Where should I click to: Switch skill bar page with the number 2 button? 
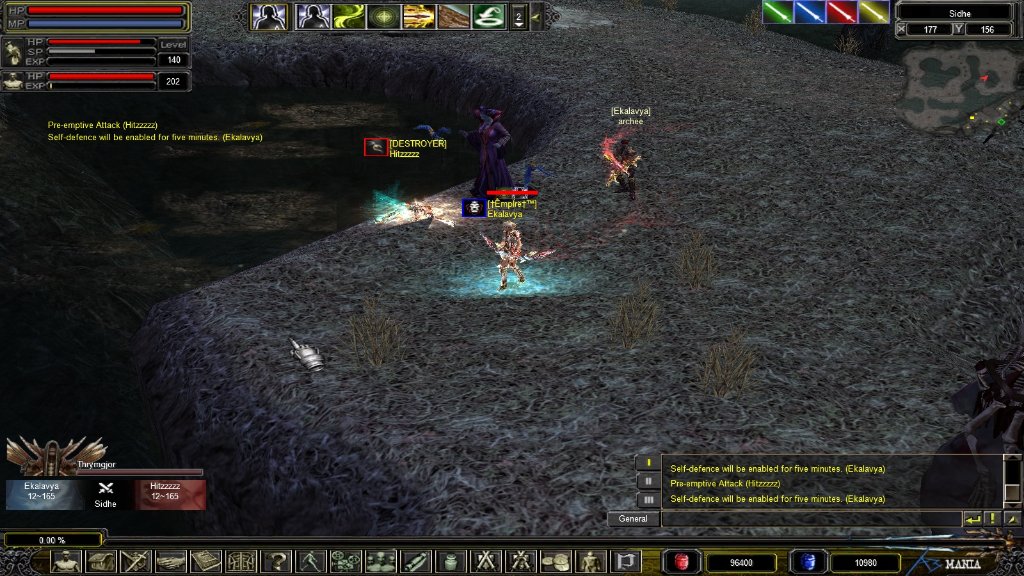pos(518,16)
